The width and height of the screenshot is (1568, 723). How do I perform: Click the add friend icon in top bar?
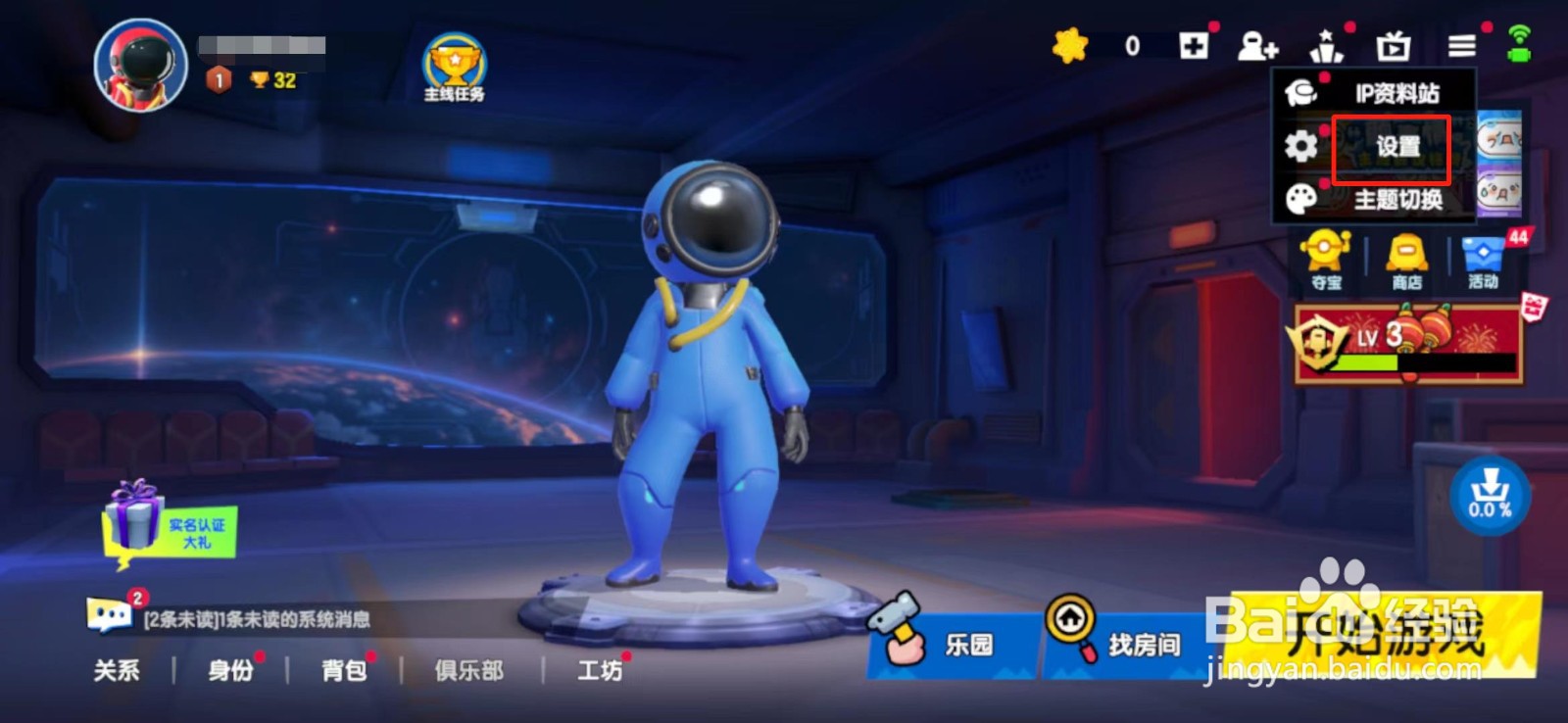pyautogui.click(x=1257, y=45)
